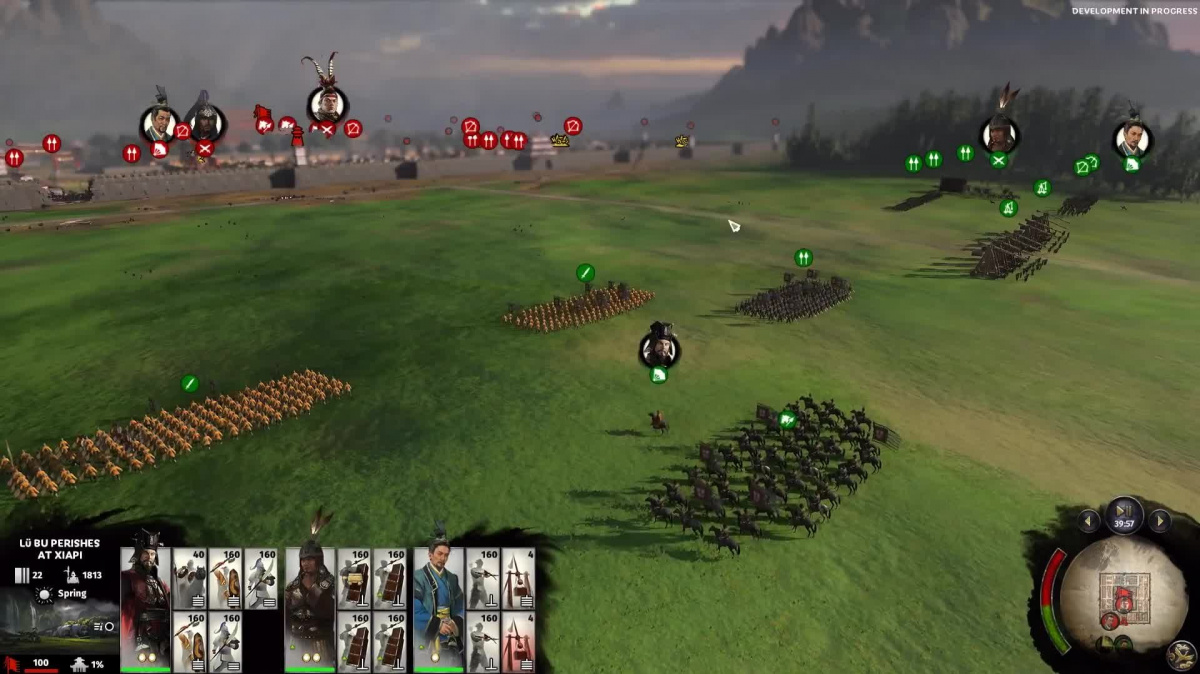Select the 40-strong cavalry unit card
The height and width of the screenshot is (674, 1200).
(189, 578)
